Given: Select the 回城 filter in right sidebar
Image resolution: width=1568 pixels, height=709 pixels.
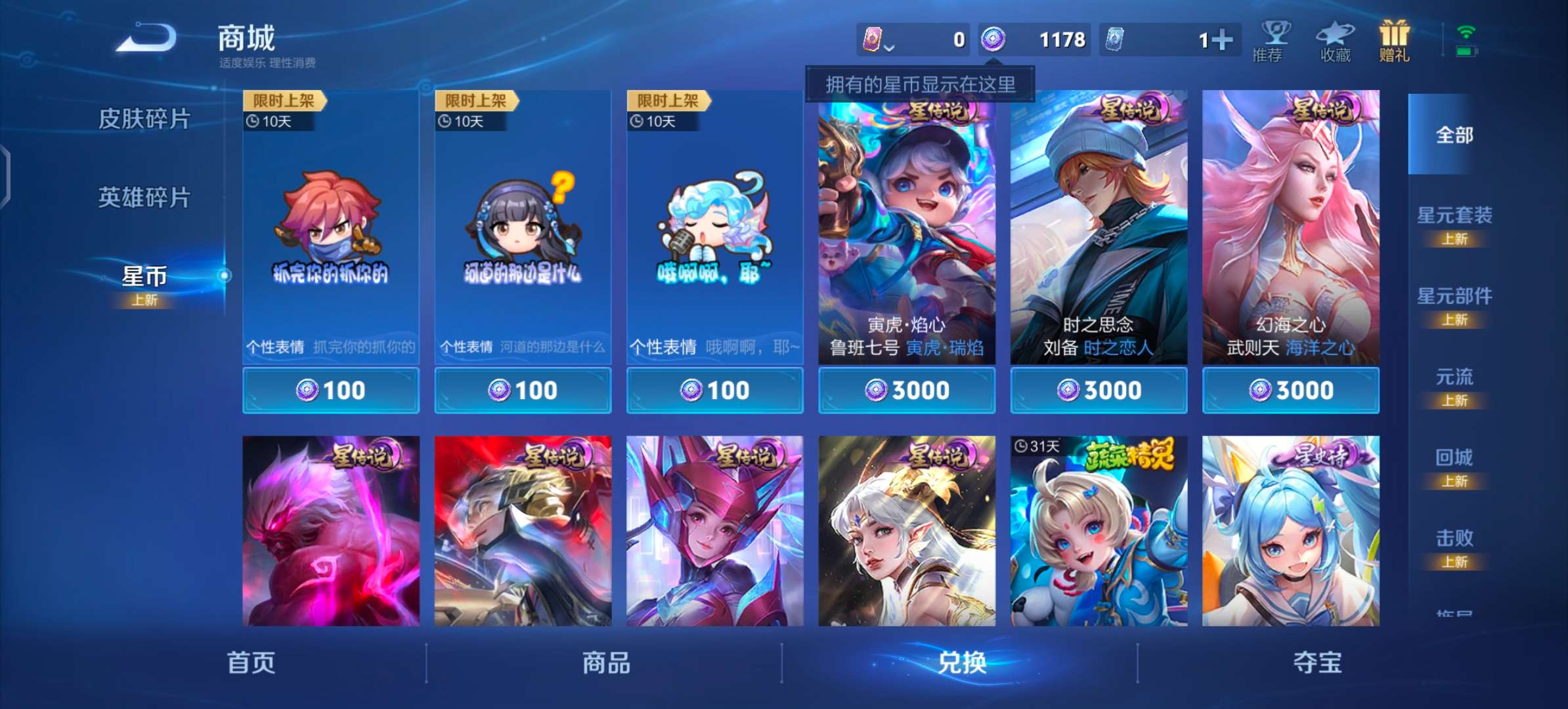Looking at the screenshot, I should coord(1456,457).
